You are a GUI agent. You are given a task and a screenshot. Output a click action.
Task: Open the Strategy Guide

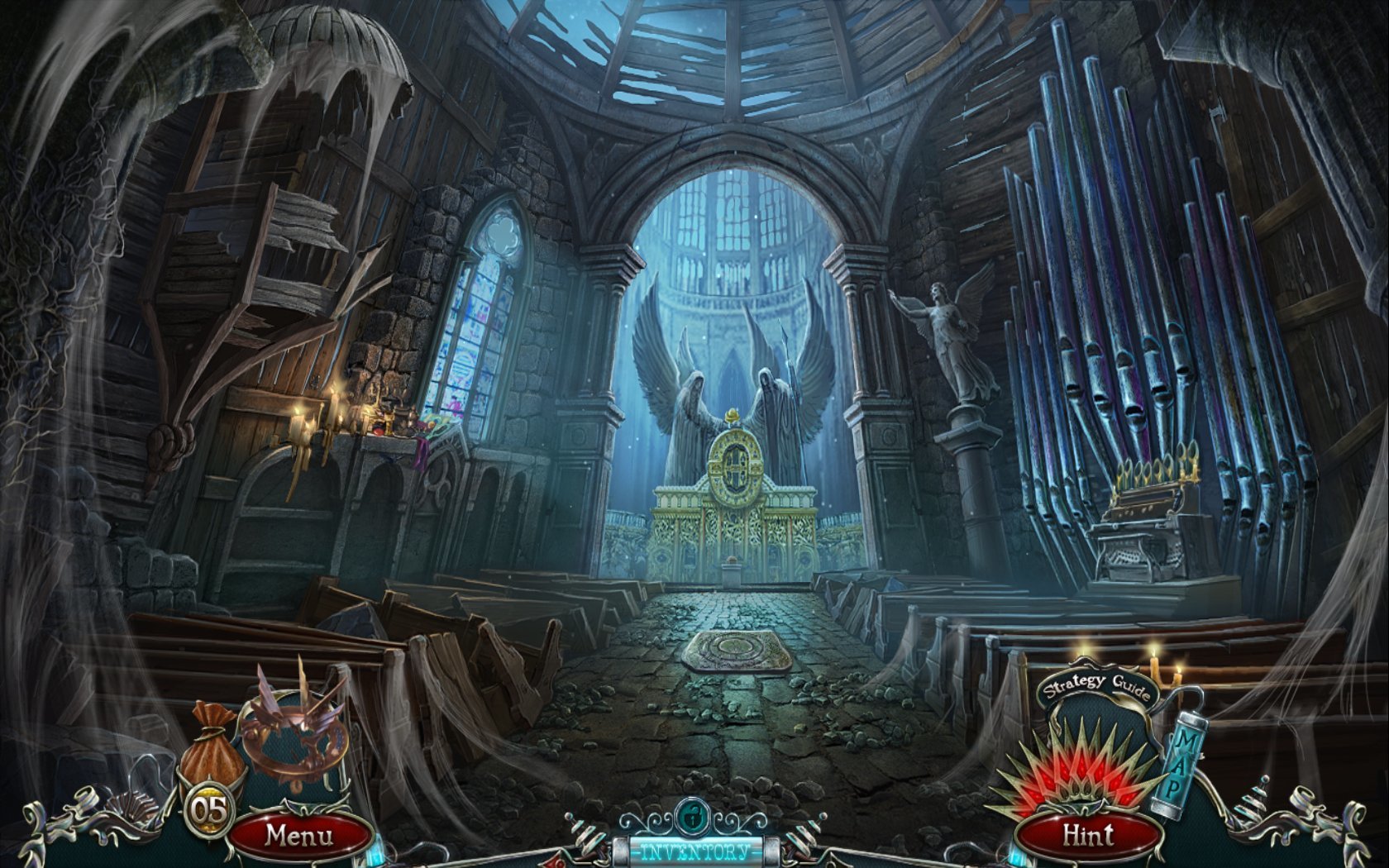tap(1096, 688)
